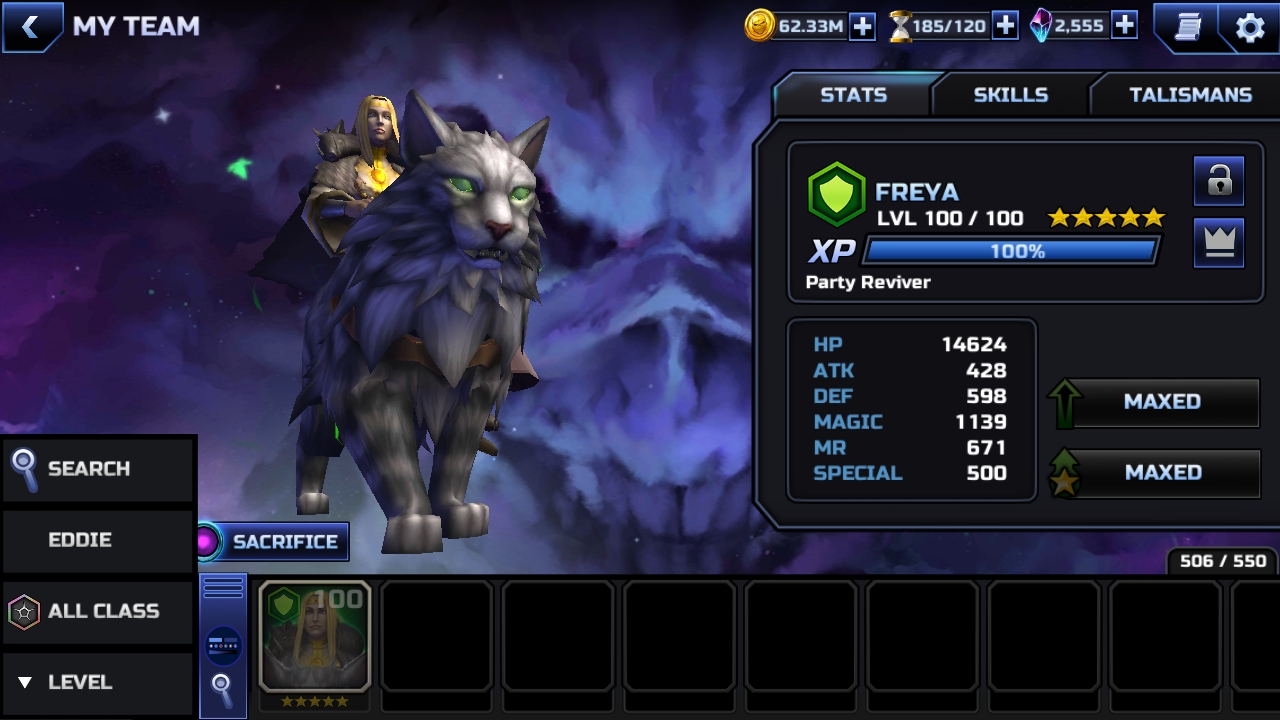Open the All Class filter

click(97, 611)
